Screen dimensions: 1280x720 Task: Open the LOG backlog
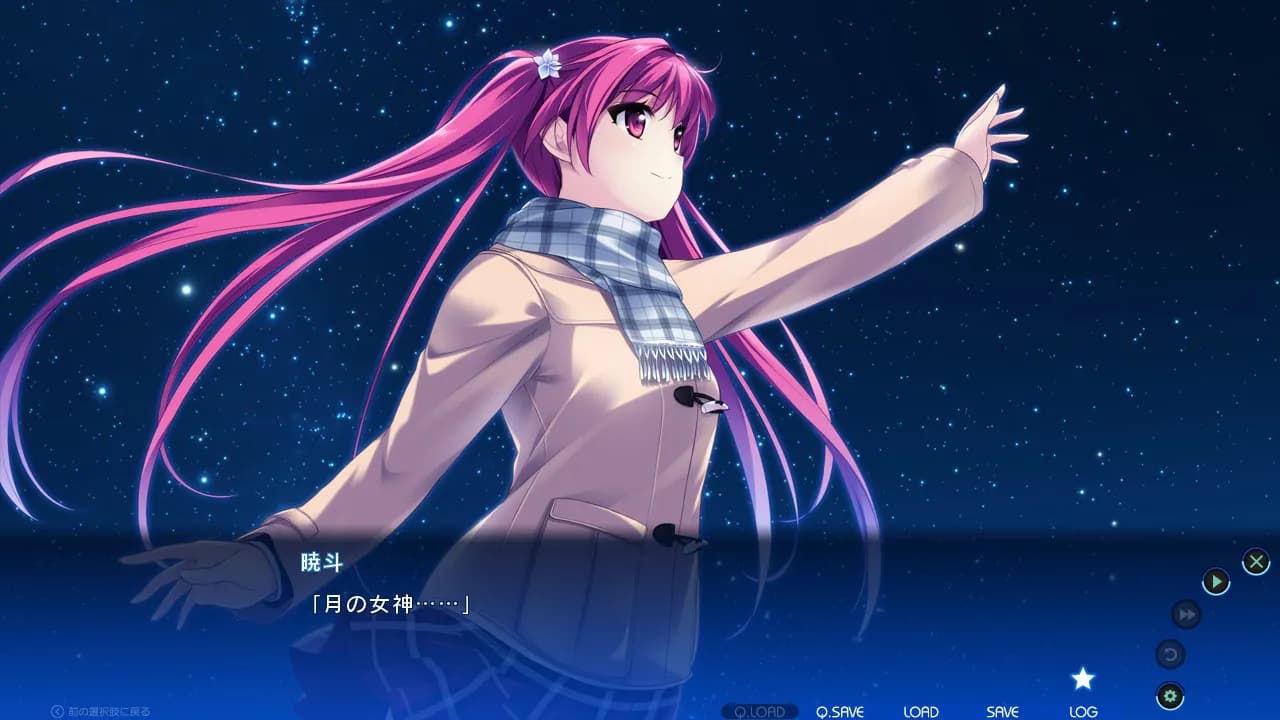pyautogui.click(x=1085, y=712)
